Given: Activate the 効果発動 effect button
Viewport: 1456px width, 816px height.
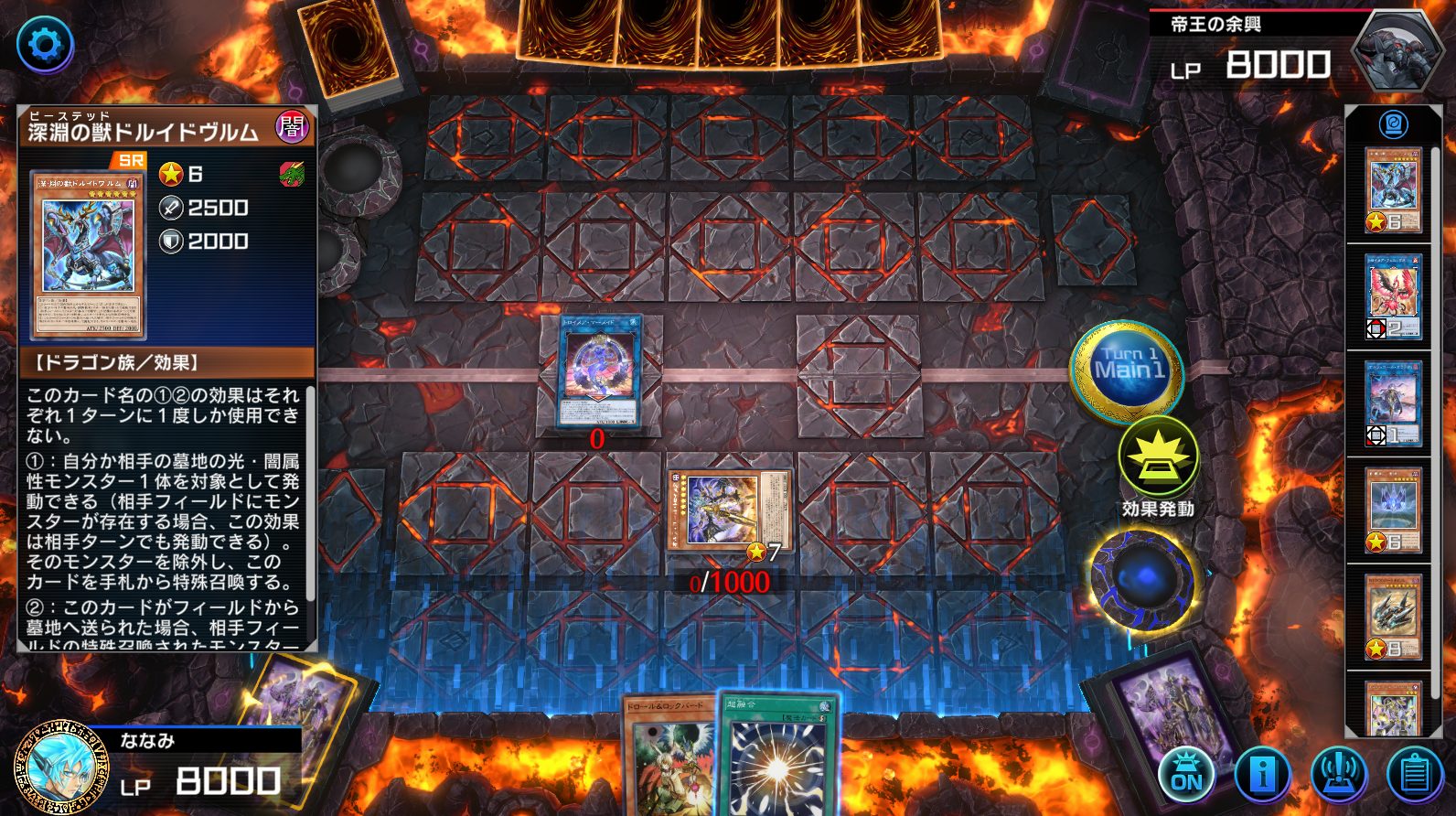Looking at the screenshot, I should click(x=1158, y=457).
